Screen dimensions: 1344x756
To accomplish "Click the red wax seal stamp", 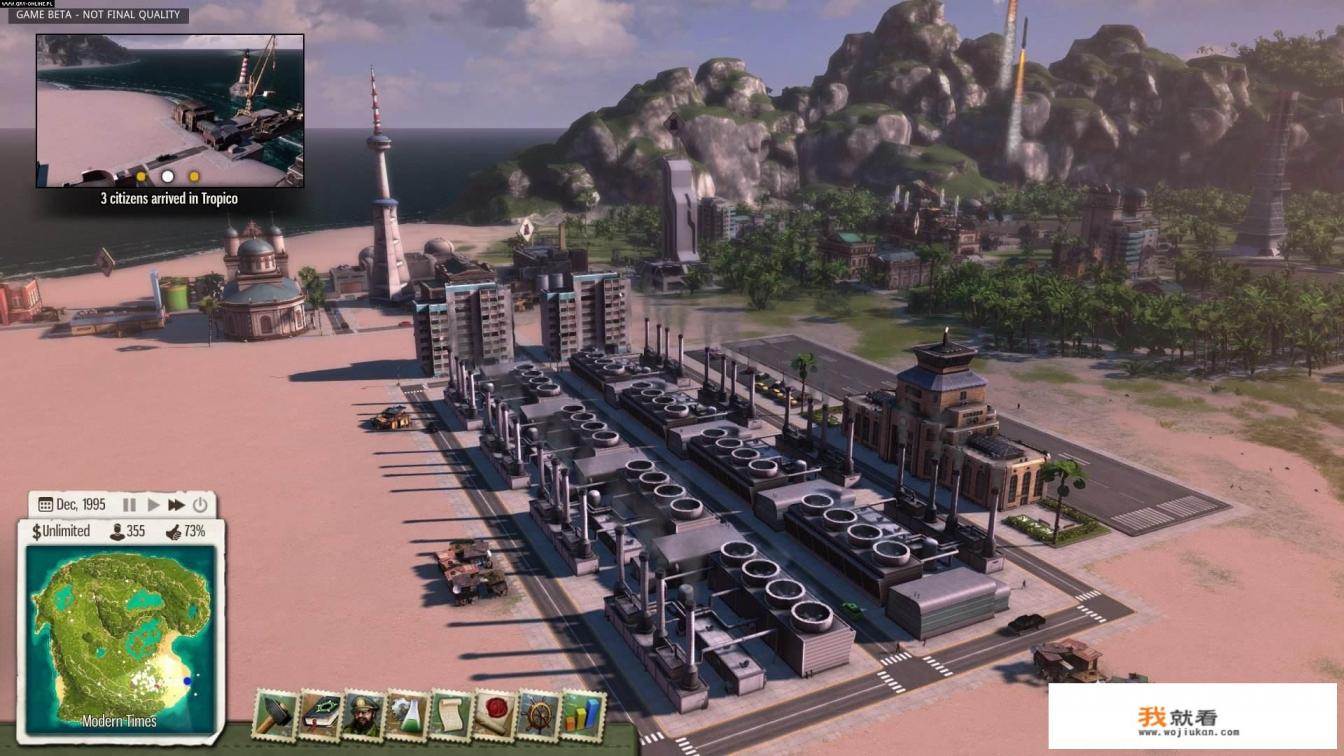I will point(494,715).
